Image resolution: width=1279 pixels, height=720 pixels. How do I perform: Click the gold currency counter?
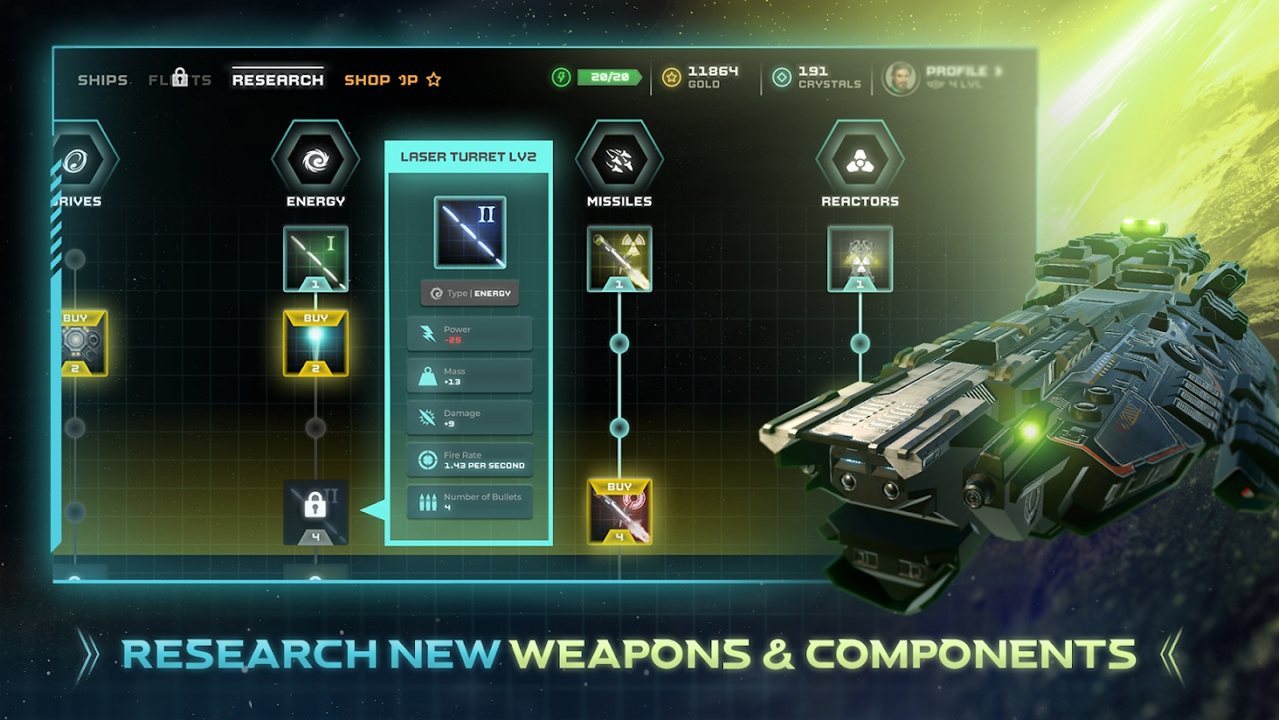tap(705, 77)
